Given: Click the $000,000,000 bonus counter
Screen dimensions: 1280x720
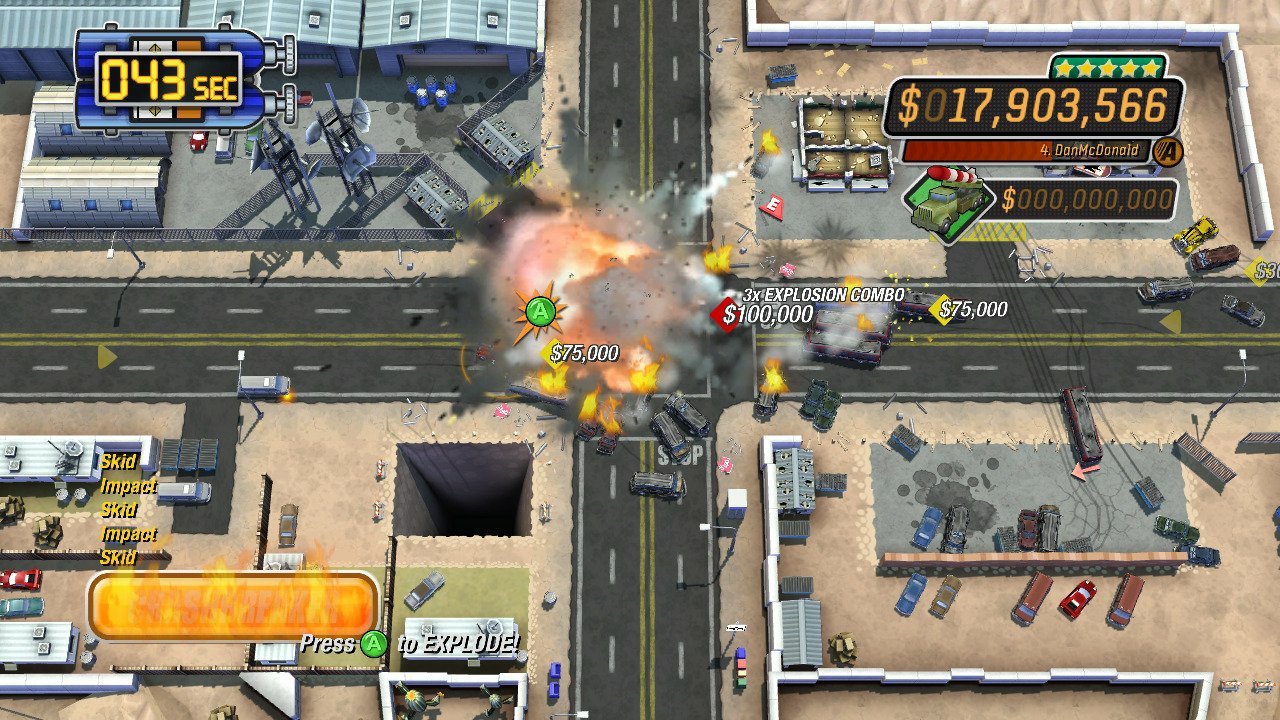Looking at the screenshot, I should (x=1080, y=199).
